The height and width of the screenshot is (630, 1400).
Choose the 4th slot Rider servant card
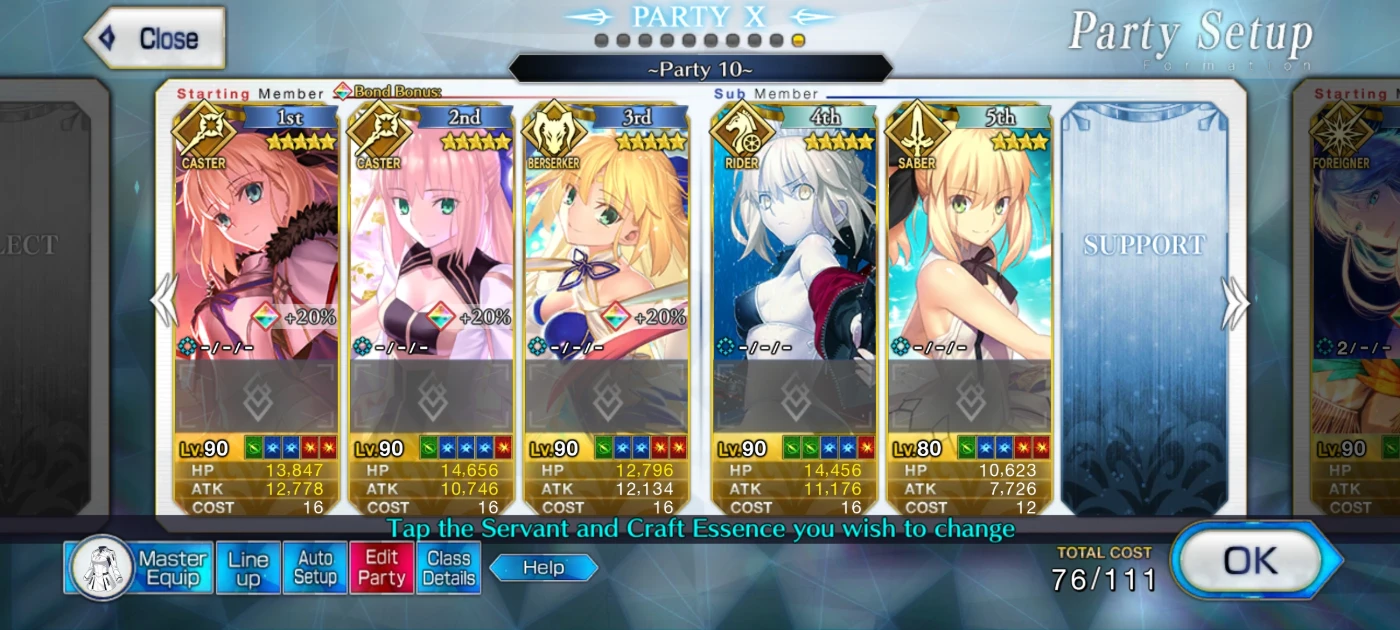pyautogui.click(x=794, y=250)
